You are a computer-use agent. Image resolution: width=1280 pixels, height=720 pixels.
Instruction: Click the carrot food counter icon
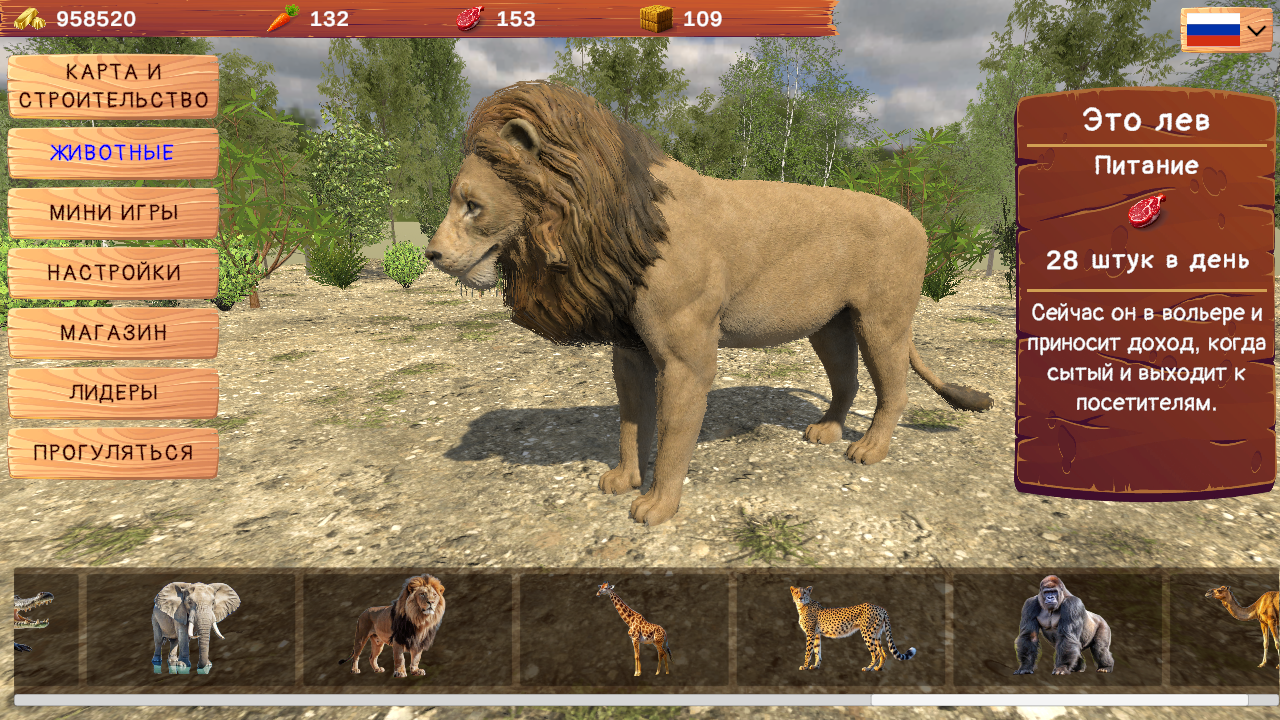282,17
